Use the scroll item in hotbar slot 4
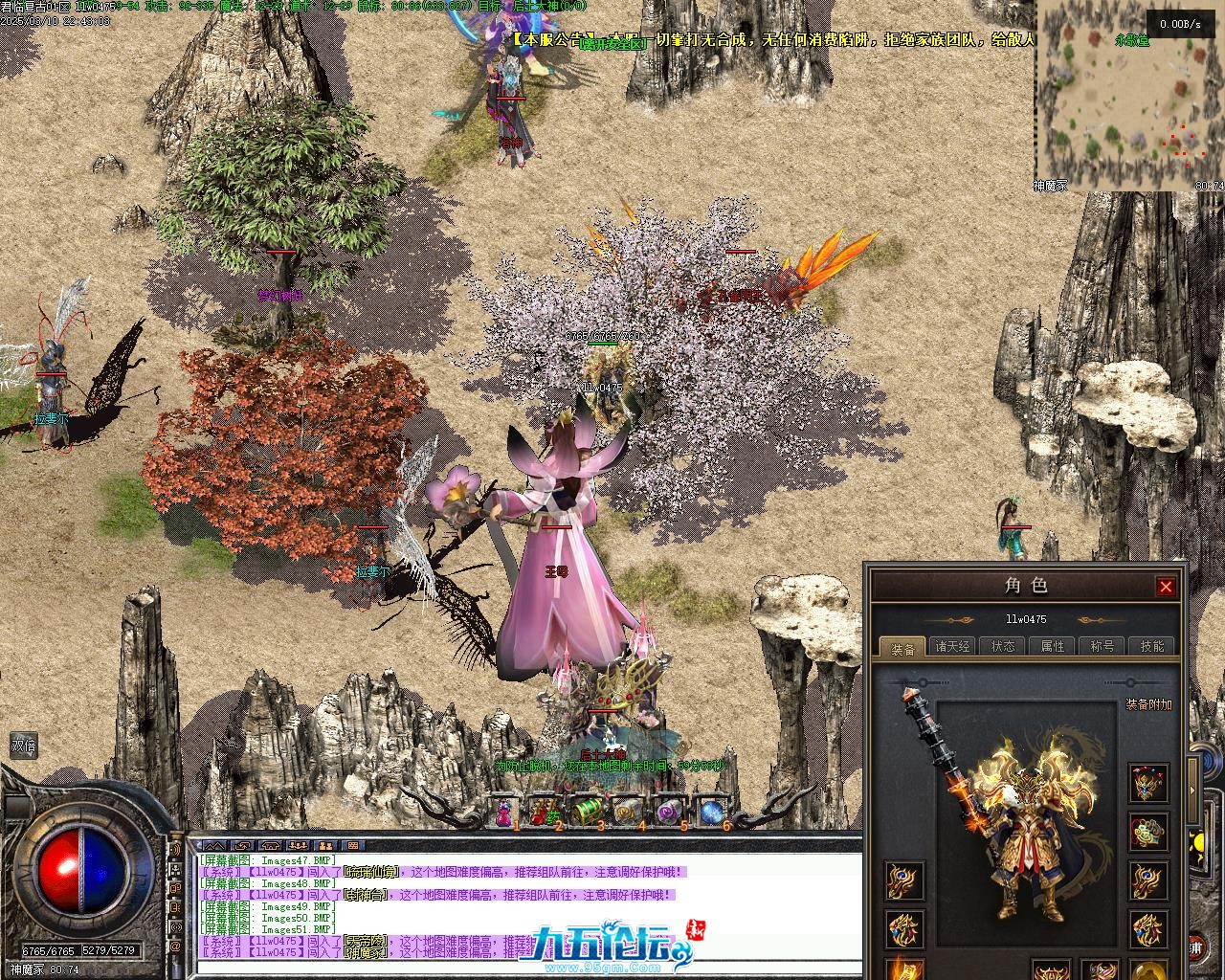Viewport: 1225px width, 980px height. click(x=627, y=813)
